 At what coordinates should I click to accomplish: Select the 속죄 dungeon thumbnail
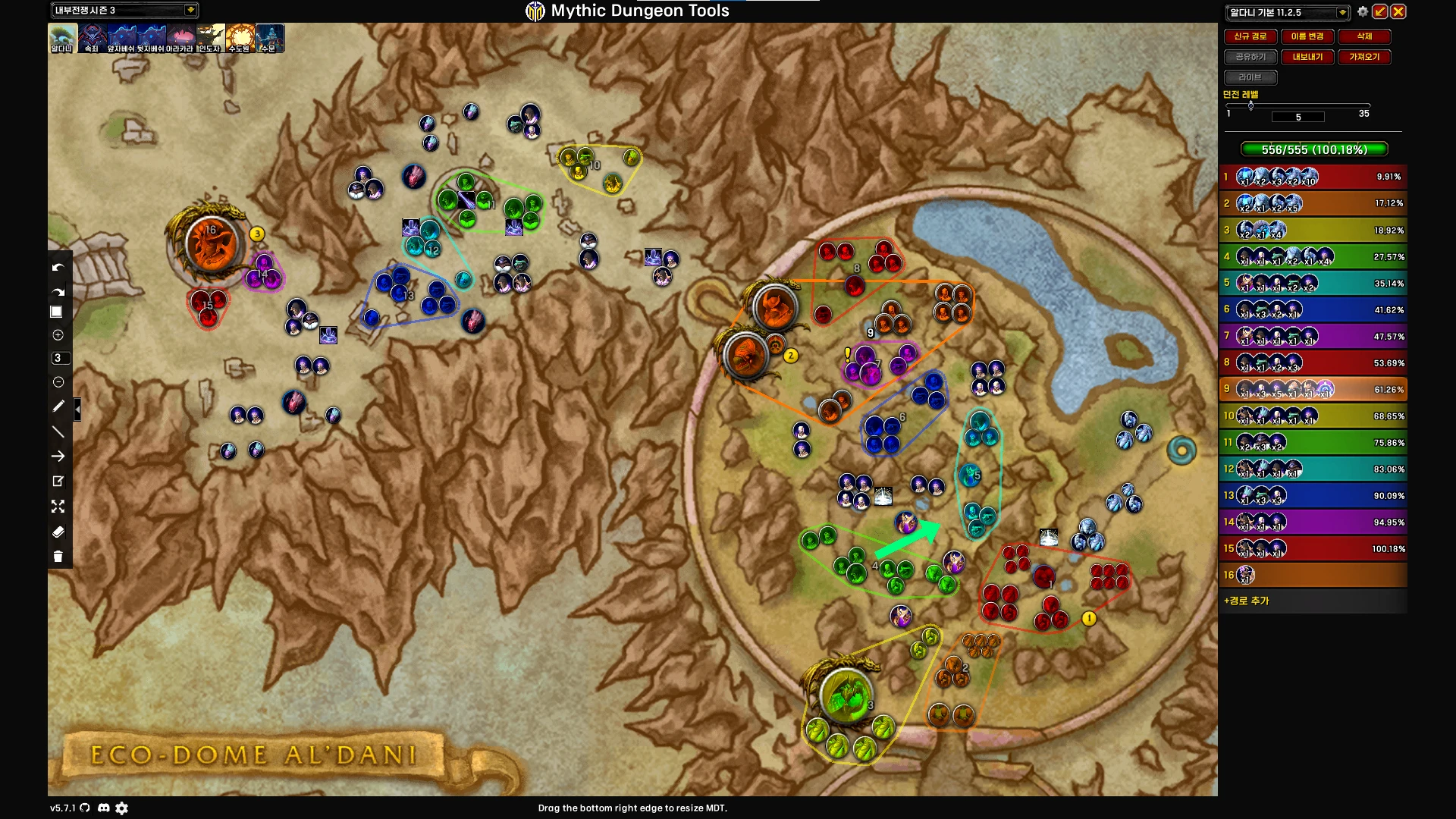[92, 37]
